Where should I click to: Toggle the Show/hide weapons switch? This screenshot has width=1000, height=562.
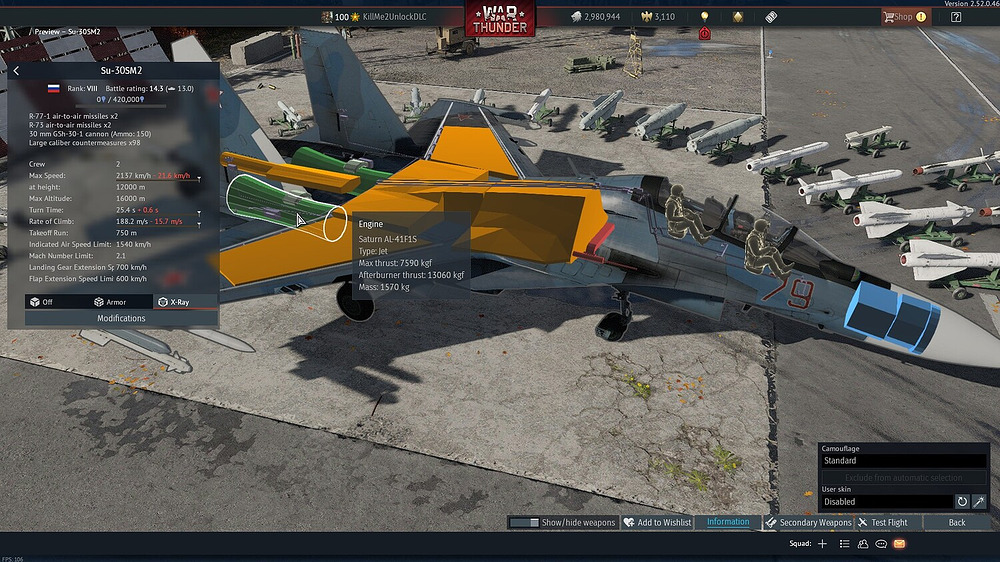pos(524,522)
